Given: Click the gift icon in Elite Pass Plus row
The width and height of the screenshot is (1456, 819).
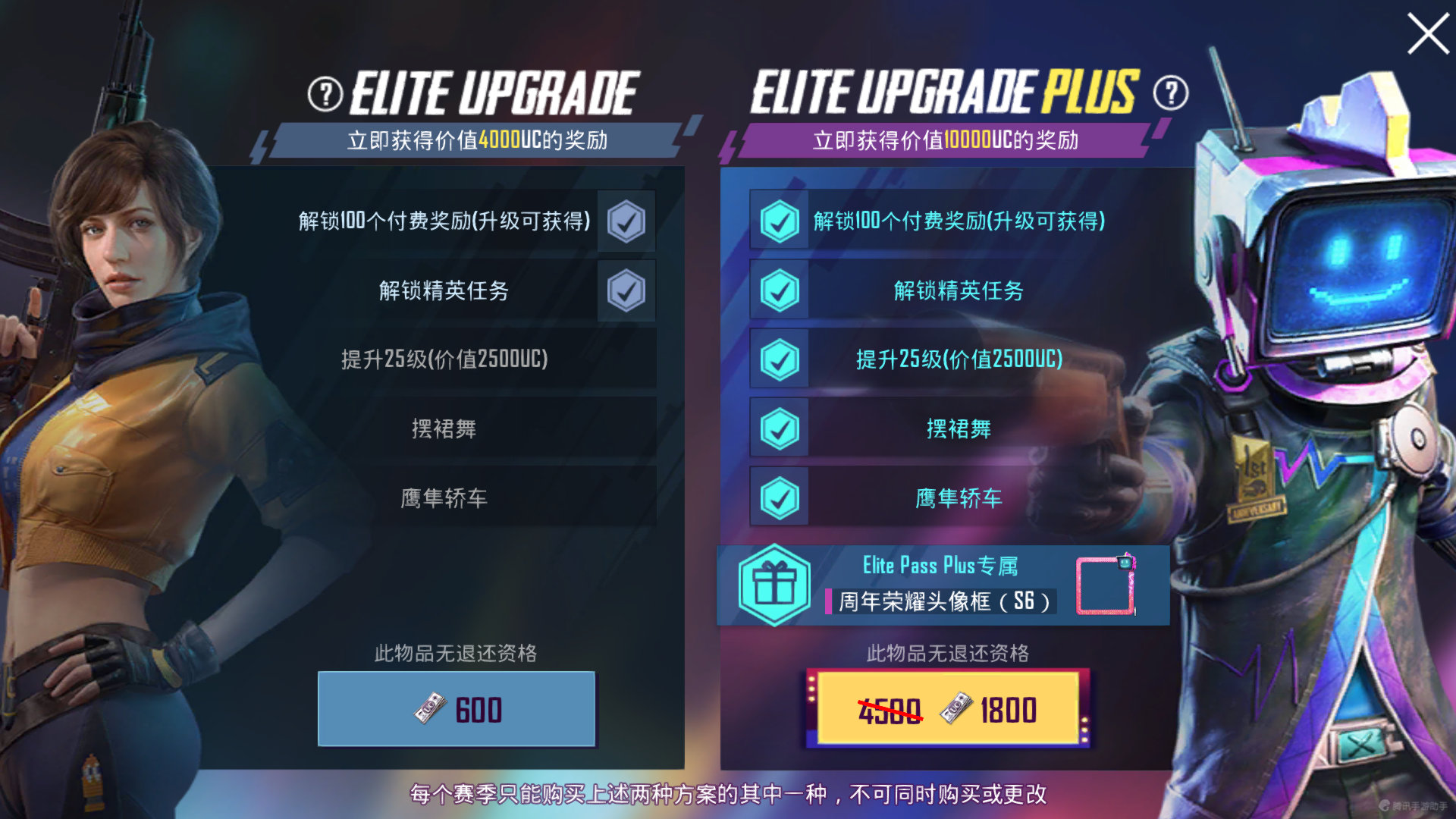Looking at the screenshot, I should coord(775,584).
